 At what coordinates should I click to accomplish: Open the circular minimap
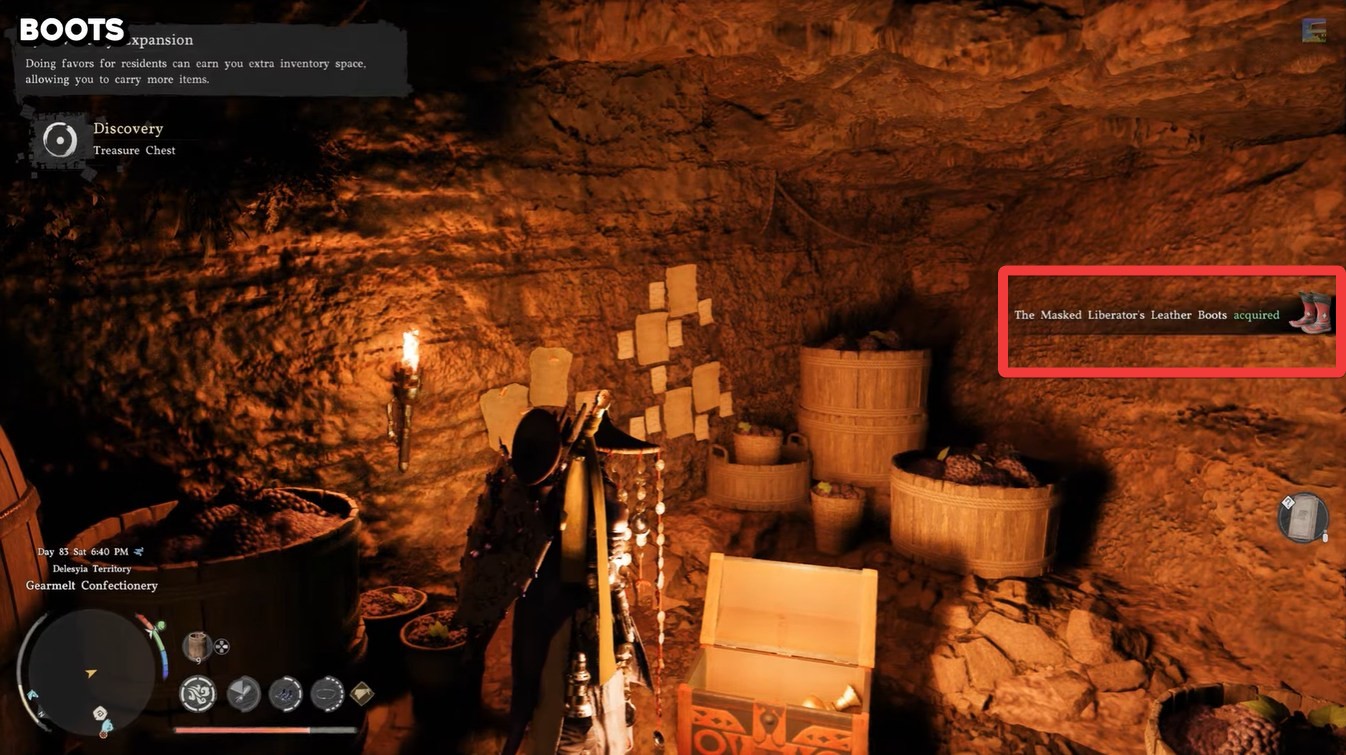(x=90, y=672)
